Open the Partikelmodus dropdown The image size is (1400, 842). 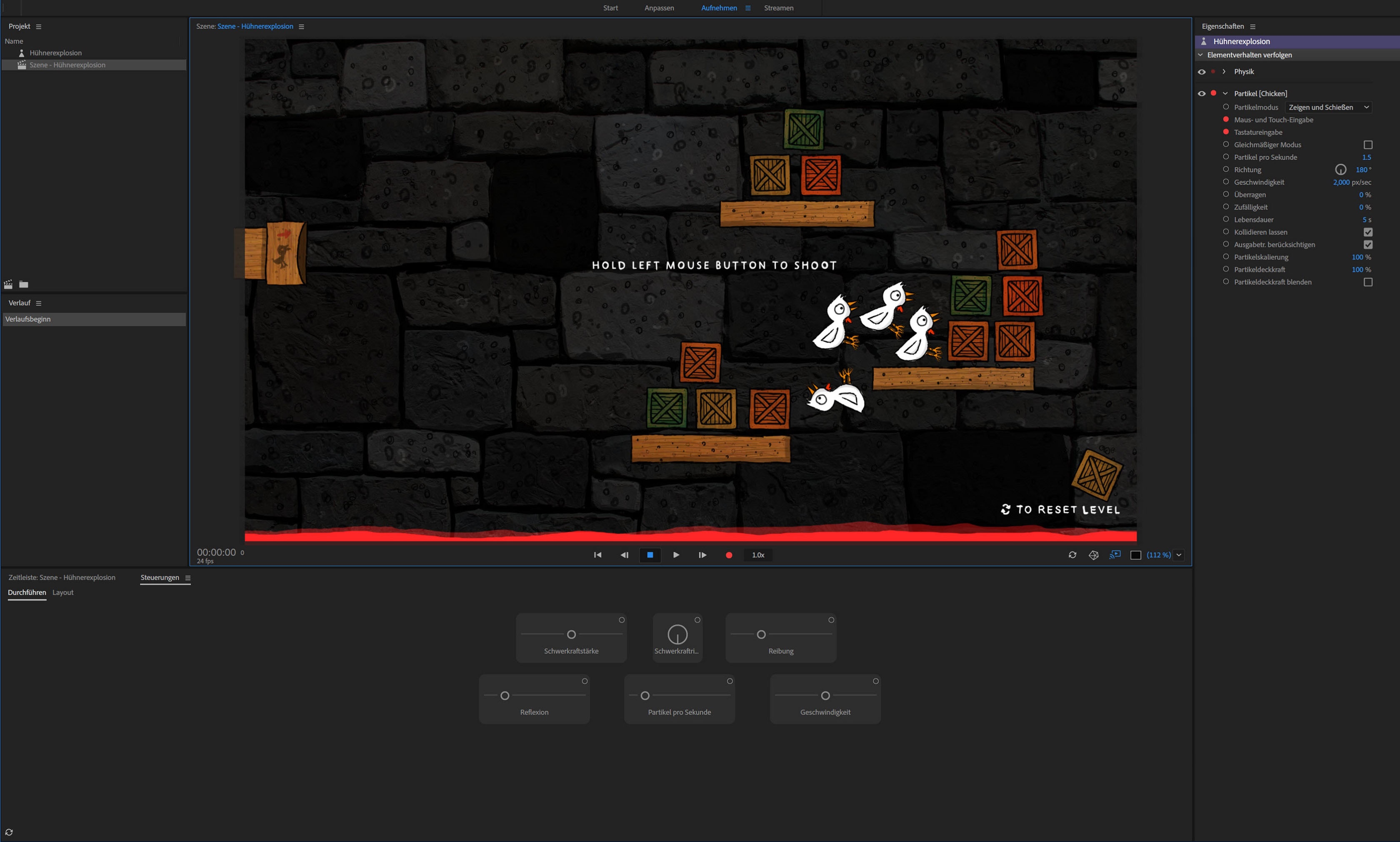point(1328,107)
